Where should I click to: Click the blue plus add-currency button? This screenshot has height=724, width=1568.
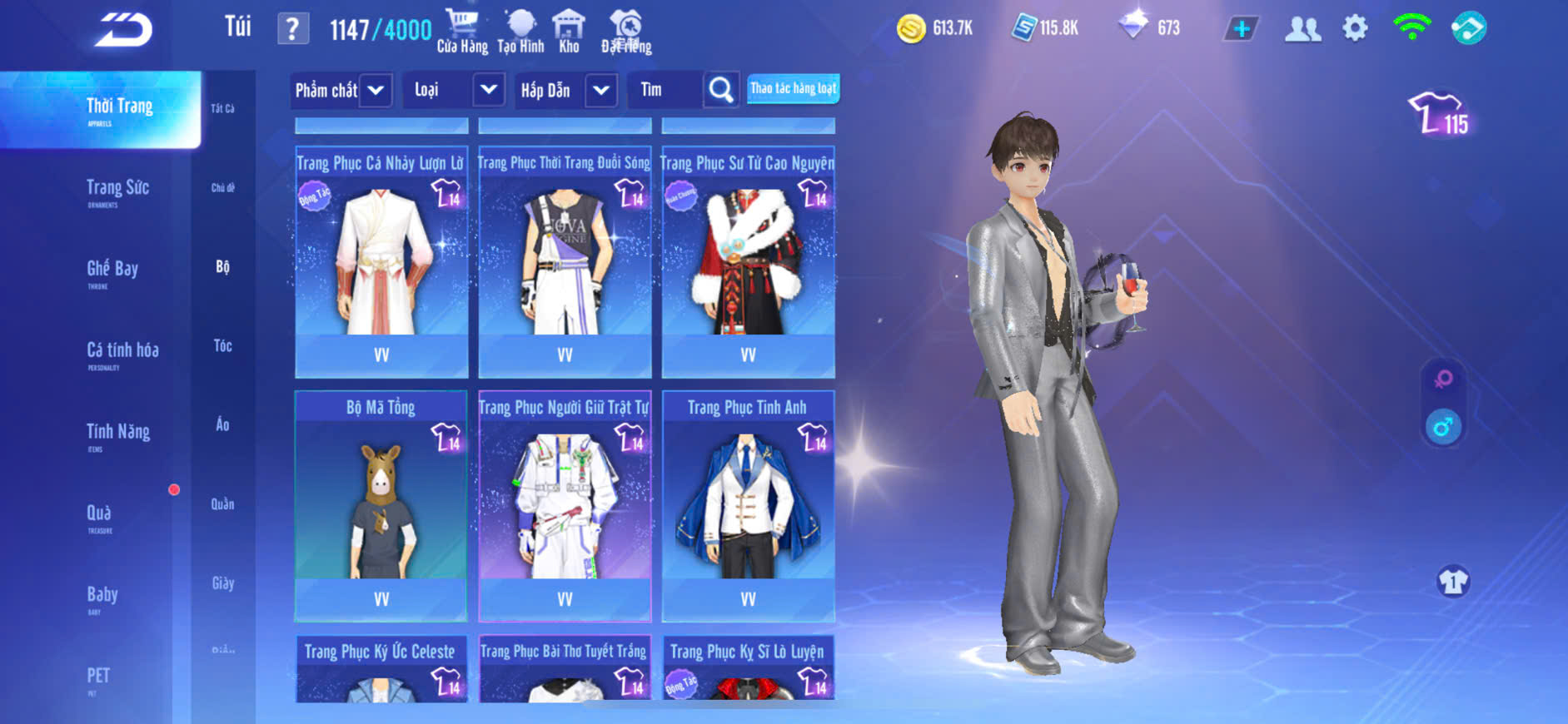coord(1241,29)
